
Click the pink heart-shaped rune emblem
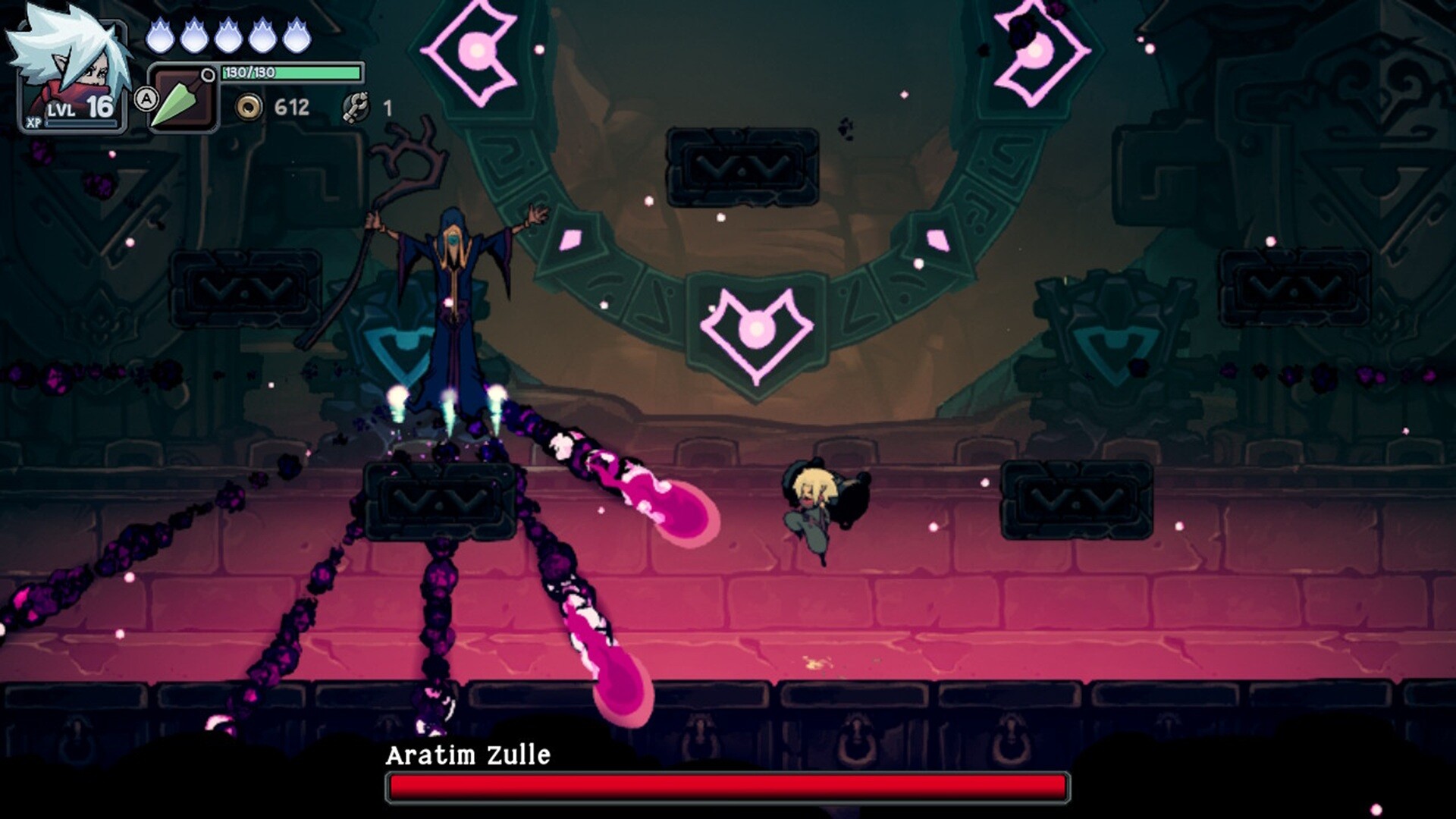click(x=757, y=331)
